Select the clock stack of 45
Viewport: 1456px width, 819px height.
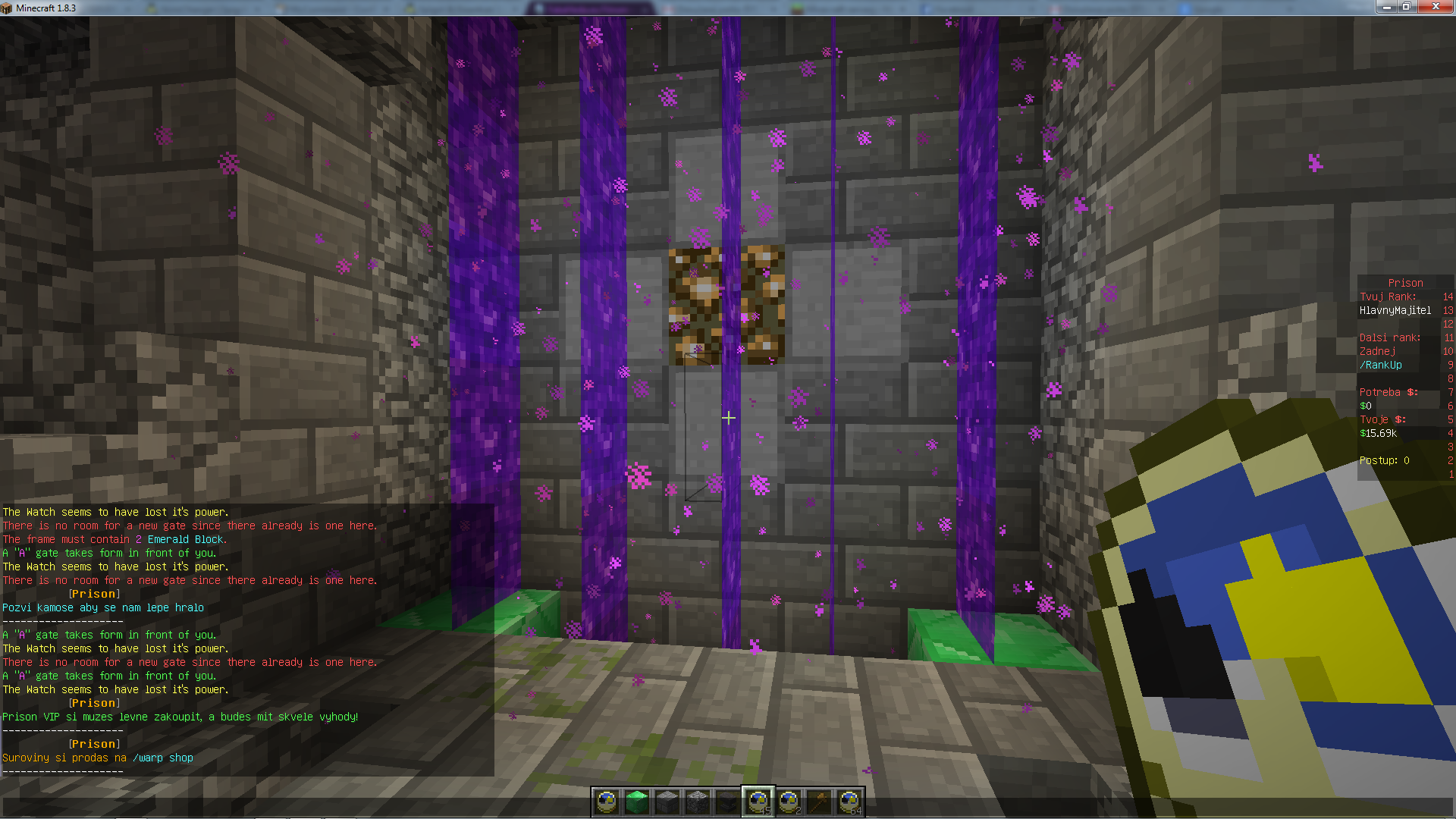[x=758, y=802]
